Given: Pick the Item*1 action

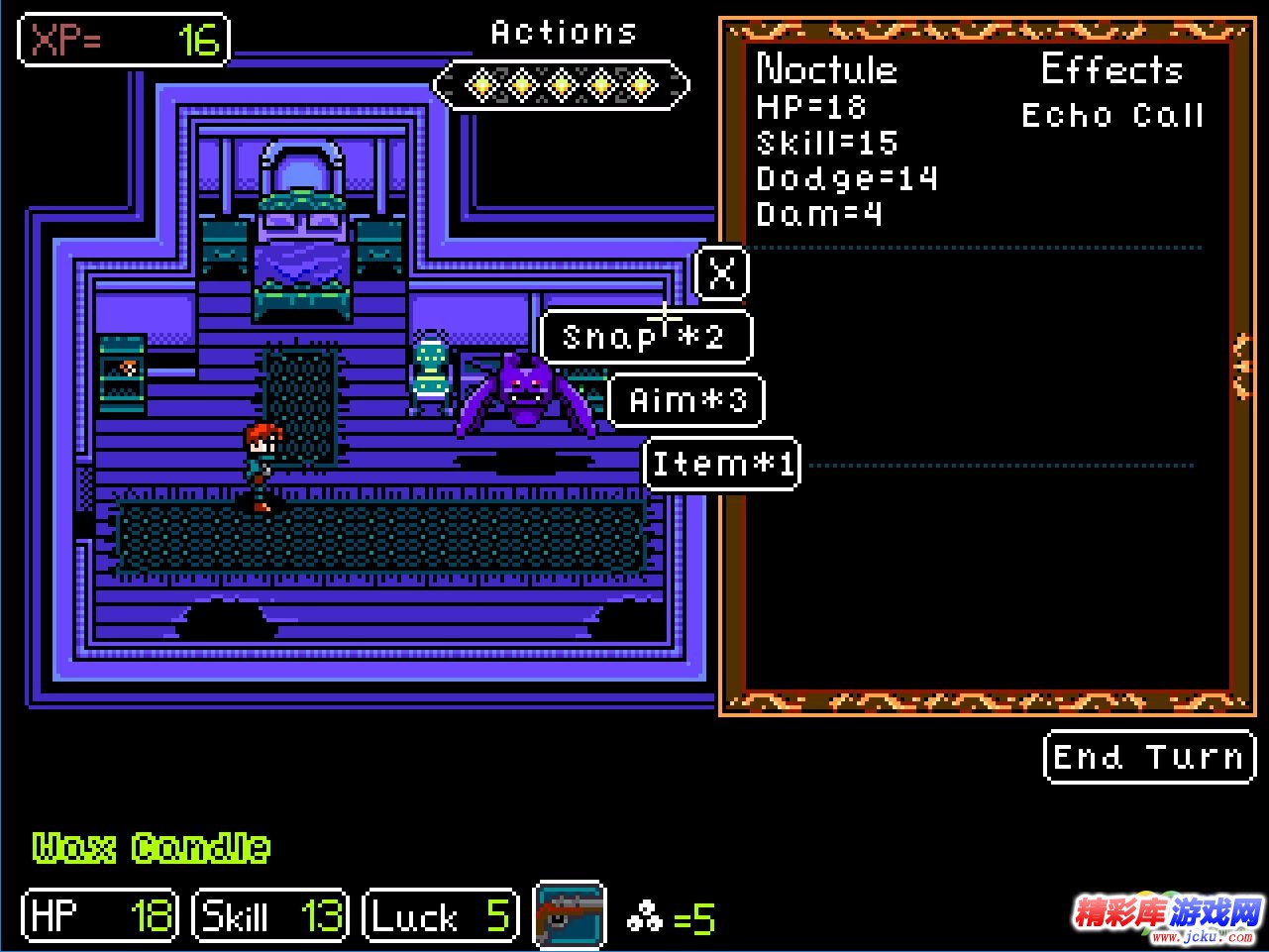Looking at the screenshot, I should (x=722, y=464).
